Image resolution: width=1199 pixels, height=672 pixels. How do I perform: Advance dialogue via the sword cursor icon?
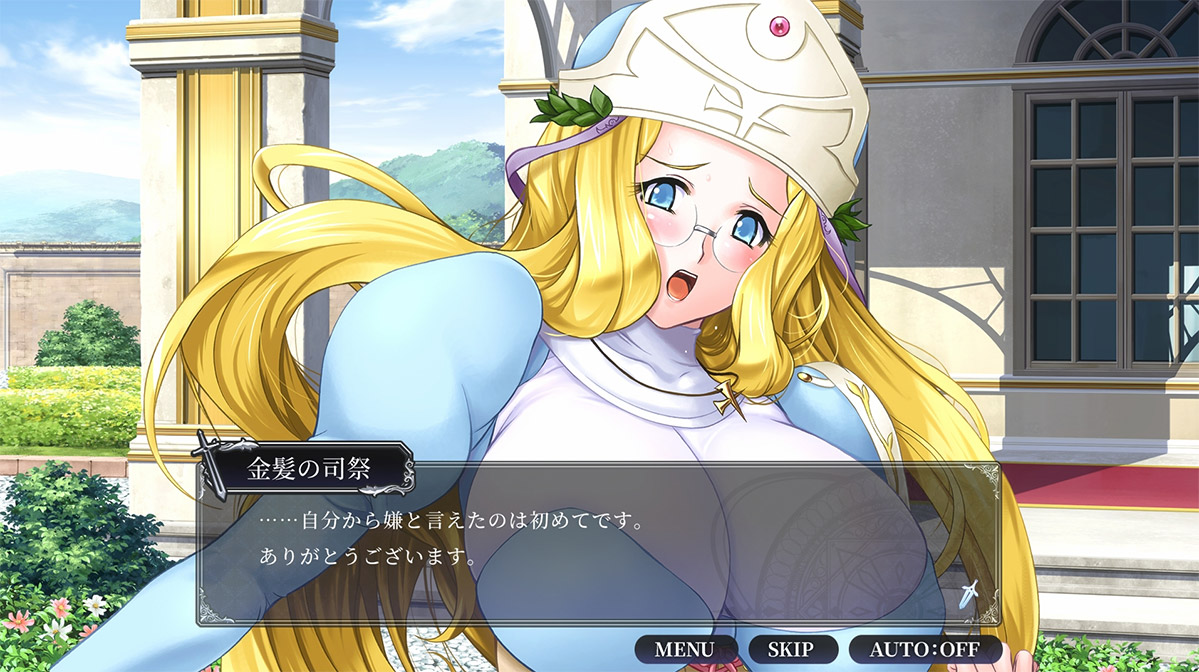pyautogui.click(x=968, y=593)
